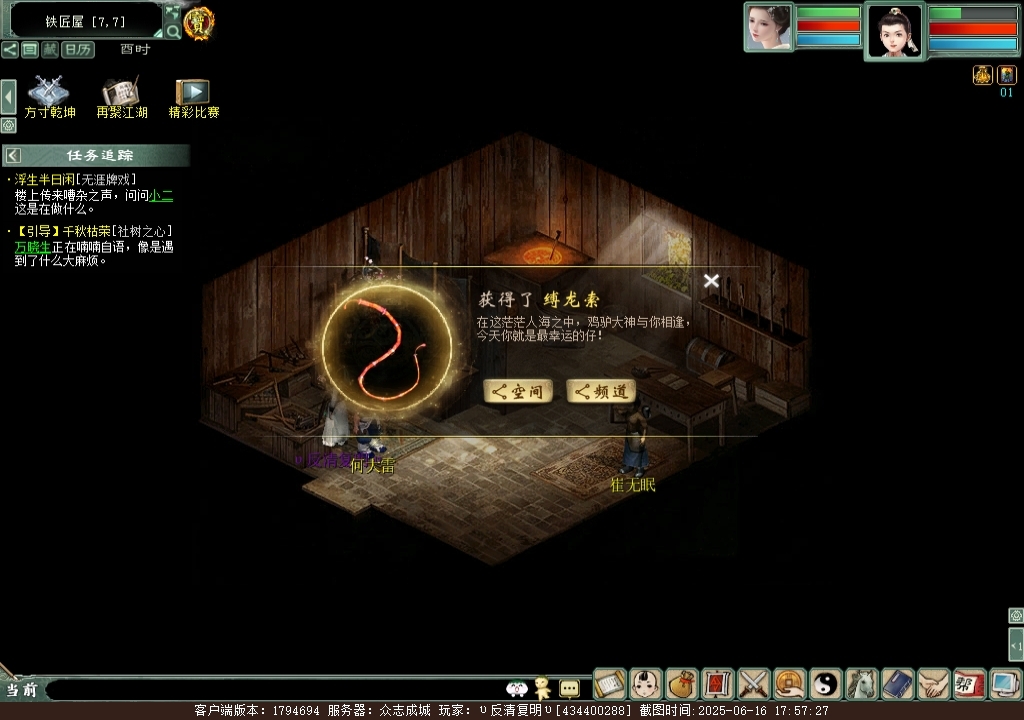Open the chat bubble icon beside the chat bar
Viewport: 1024px width, 720px height.
pos(569,688)
